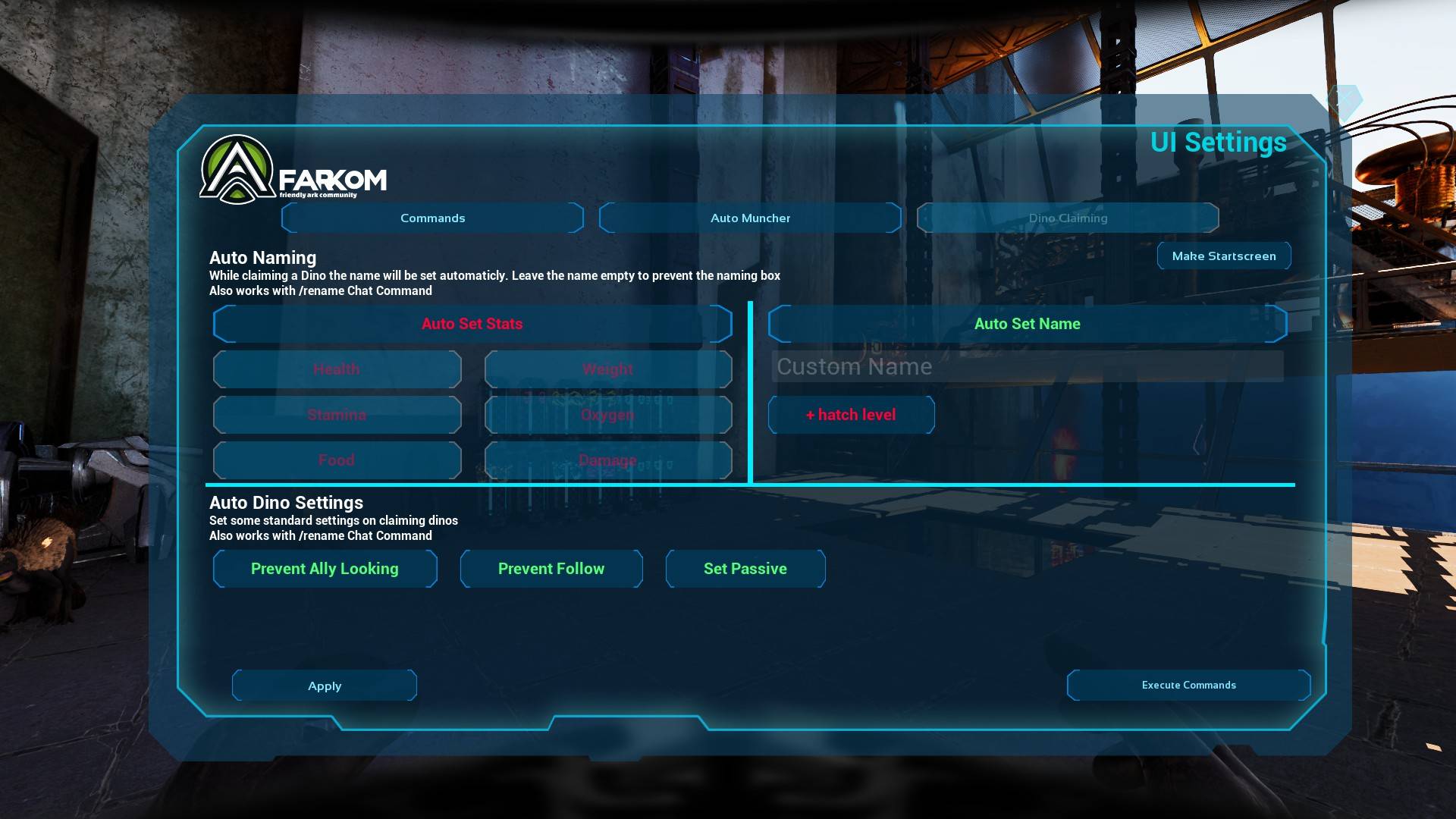The width and height of the screenshot is (1456, 819).
Task: Toggle the Food stat
Action: point(337,460)
